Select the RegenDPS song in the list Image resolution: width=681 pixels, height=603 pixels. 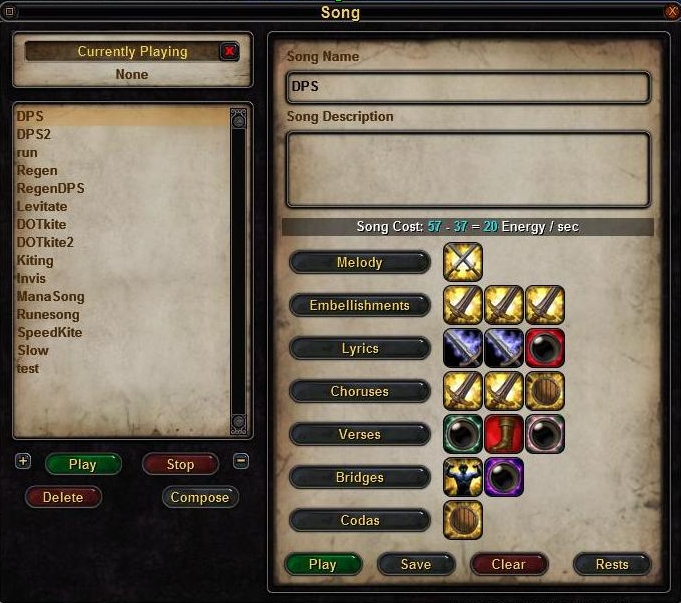click(x=50, y=188)
